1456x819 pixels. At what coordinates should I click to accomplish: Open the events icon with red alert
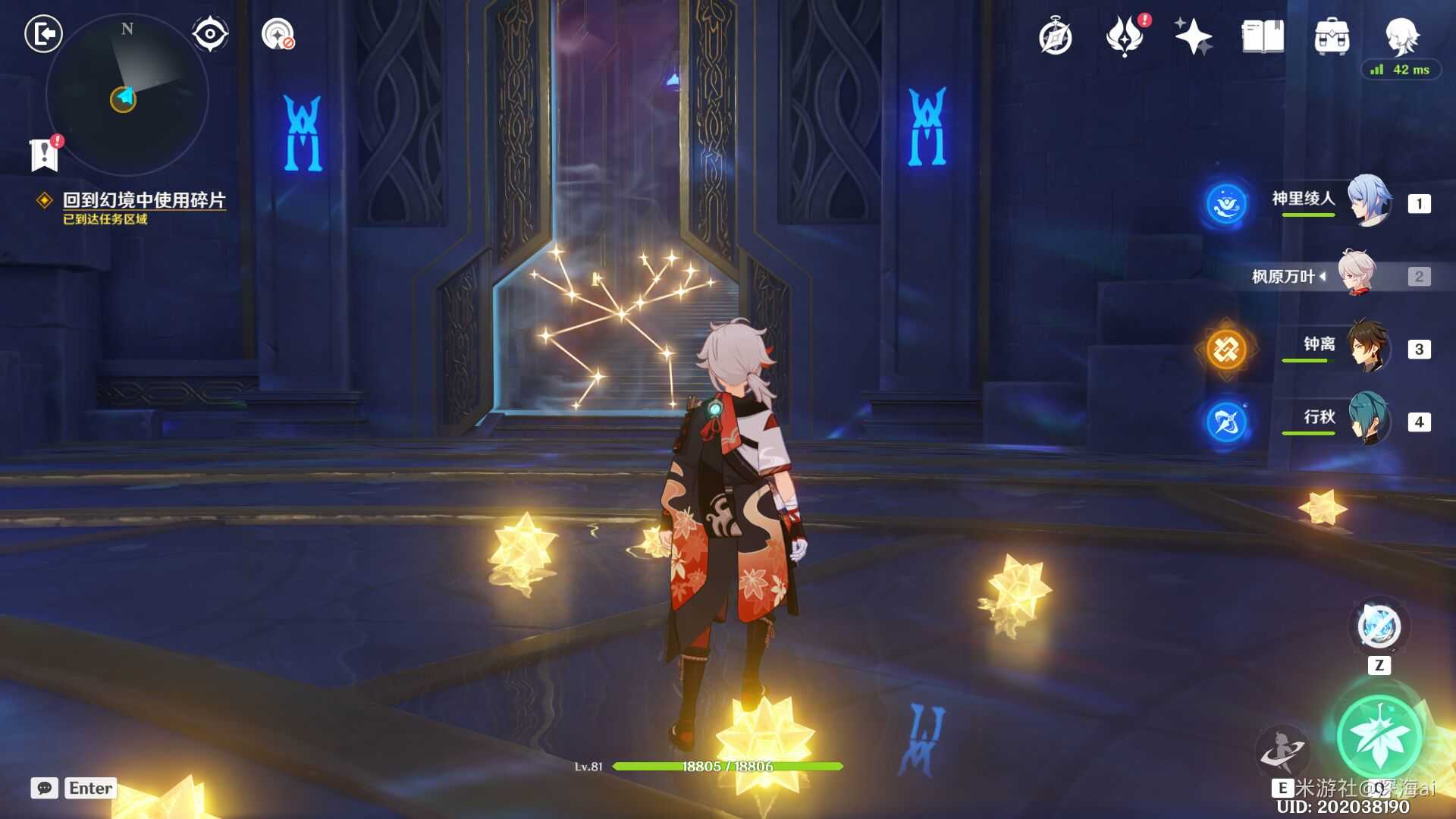click(x=1124, y=36)
